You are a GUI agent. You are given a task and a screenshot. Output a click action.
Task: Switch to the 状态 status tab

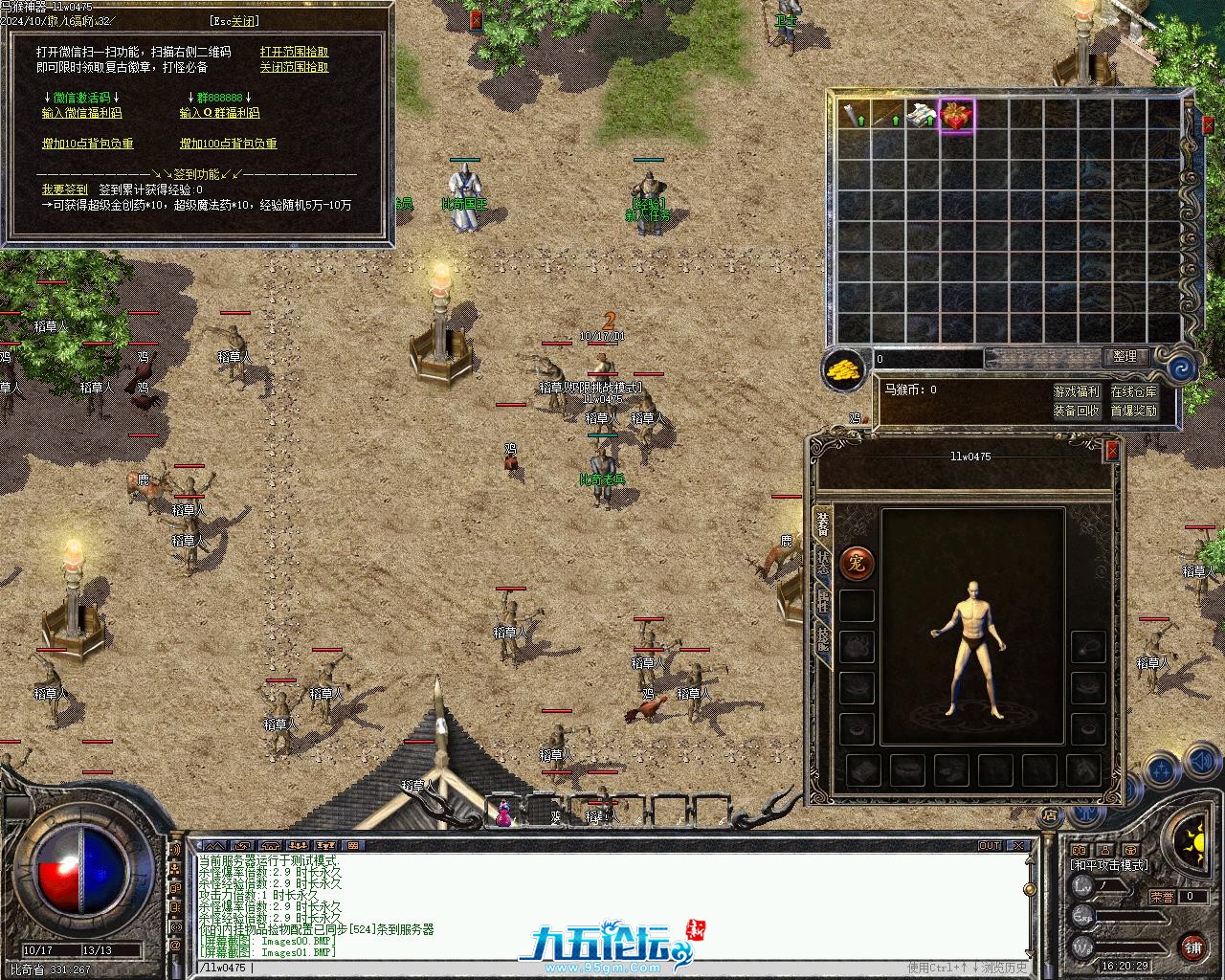click(x=823, y=563)
